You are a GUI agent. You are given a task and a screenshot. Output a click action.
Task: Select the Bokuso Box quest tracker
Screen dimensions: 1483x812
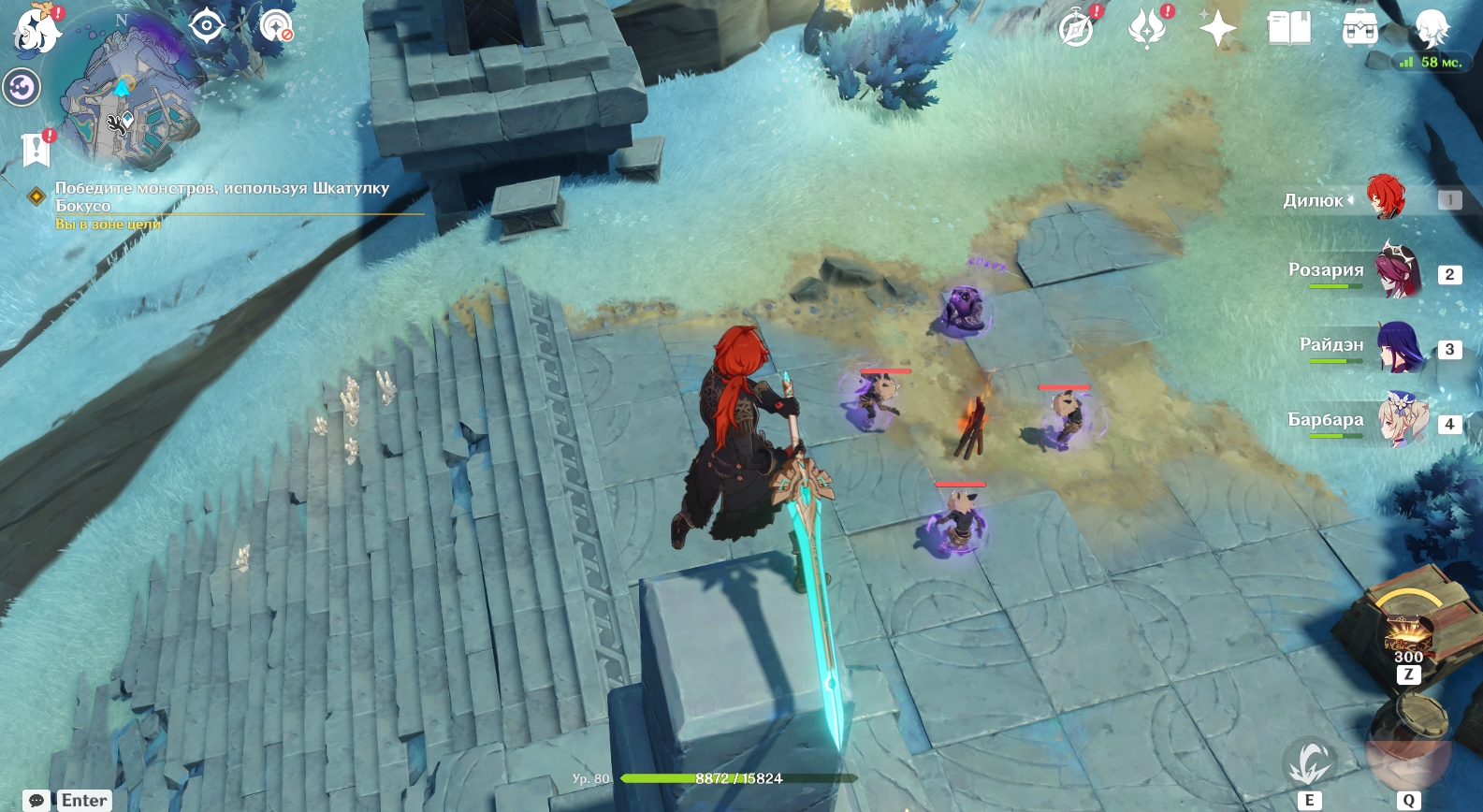point(221,196)
